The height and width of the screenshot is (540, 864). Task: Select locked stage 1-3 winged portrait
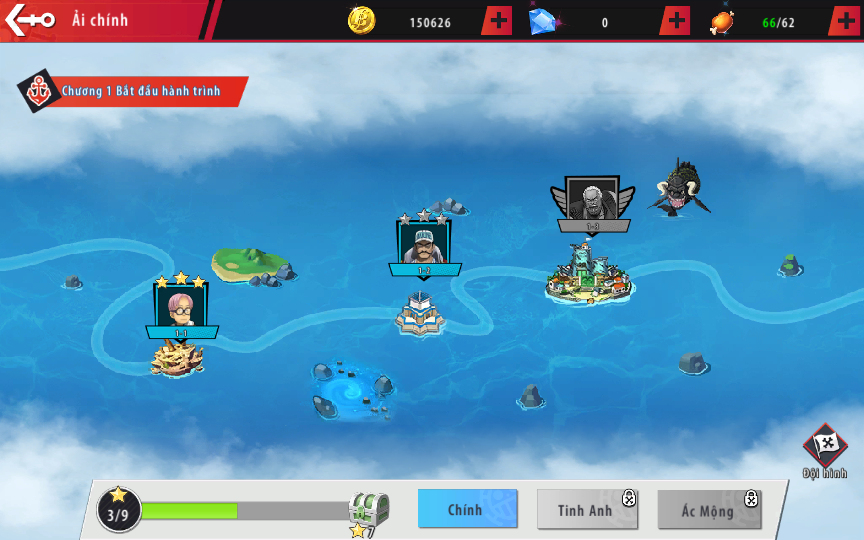pyautogui.click(x=592, y=200)
